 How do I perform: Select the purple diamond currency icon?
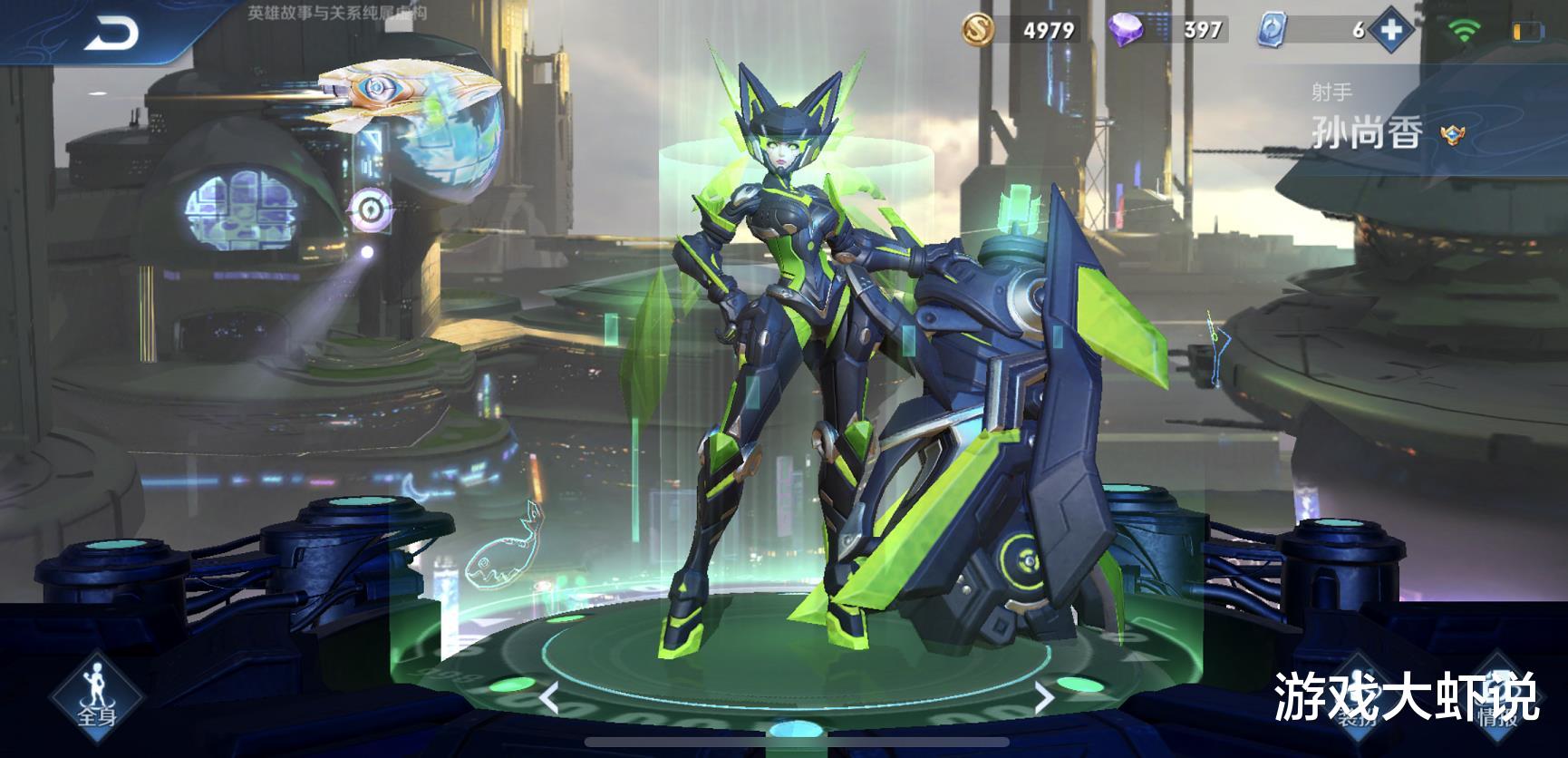1127,31
